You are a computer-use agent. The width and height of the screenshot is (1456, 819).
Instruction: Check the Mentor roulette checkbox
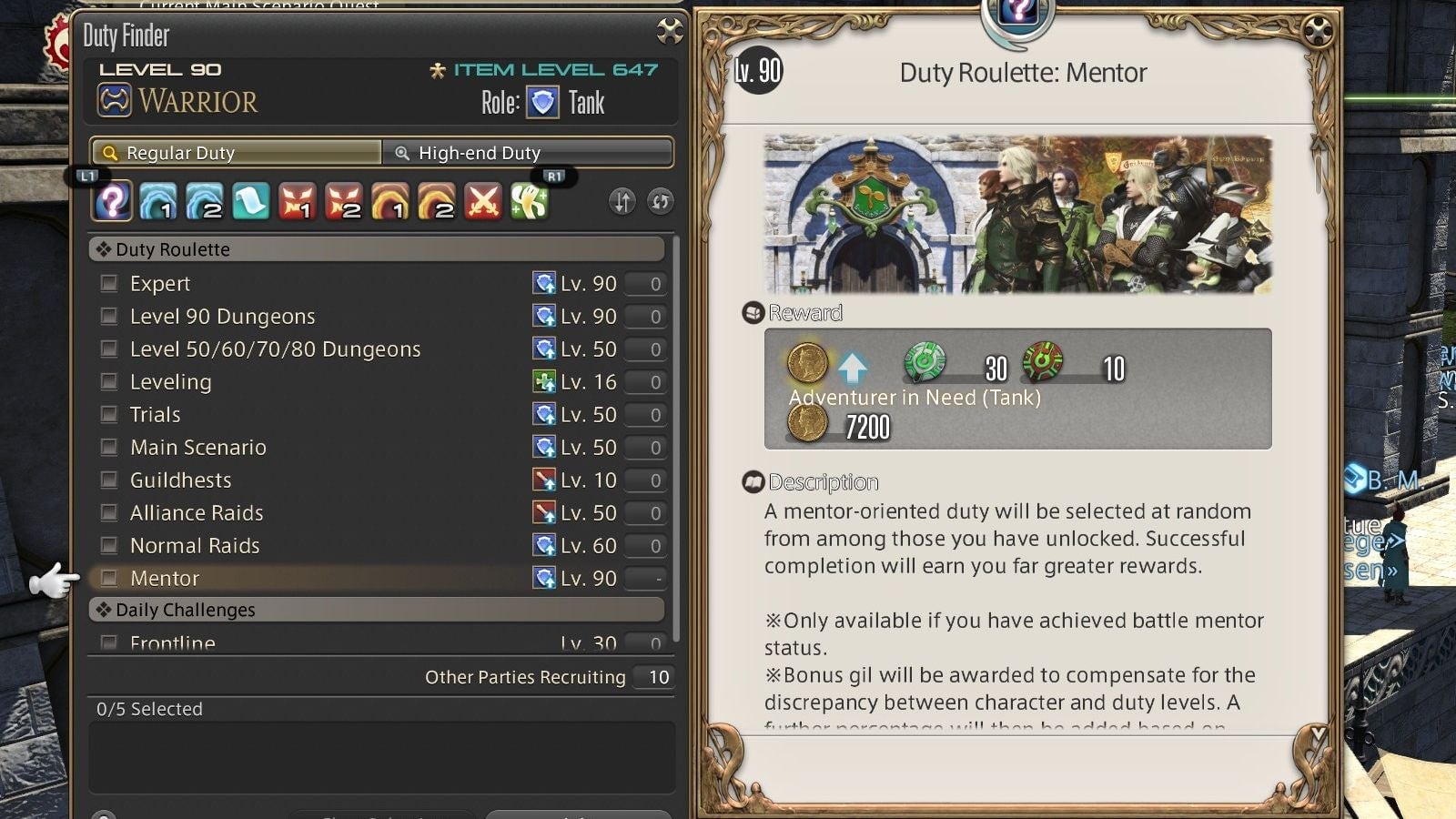(x=109, y=578)
